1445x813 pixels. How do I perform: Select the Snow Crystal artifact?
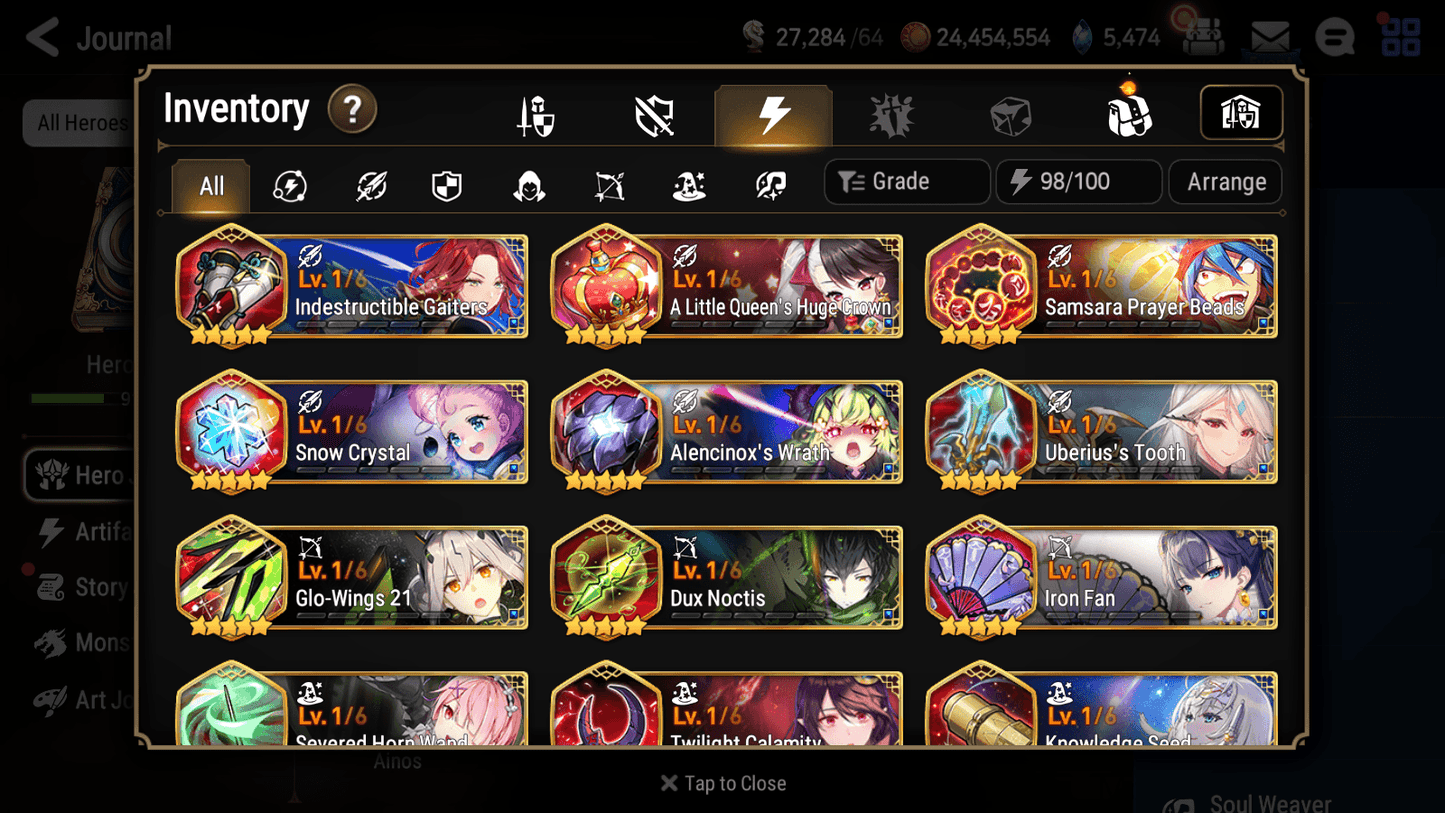click(x=350, y=432)
